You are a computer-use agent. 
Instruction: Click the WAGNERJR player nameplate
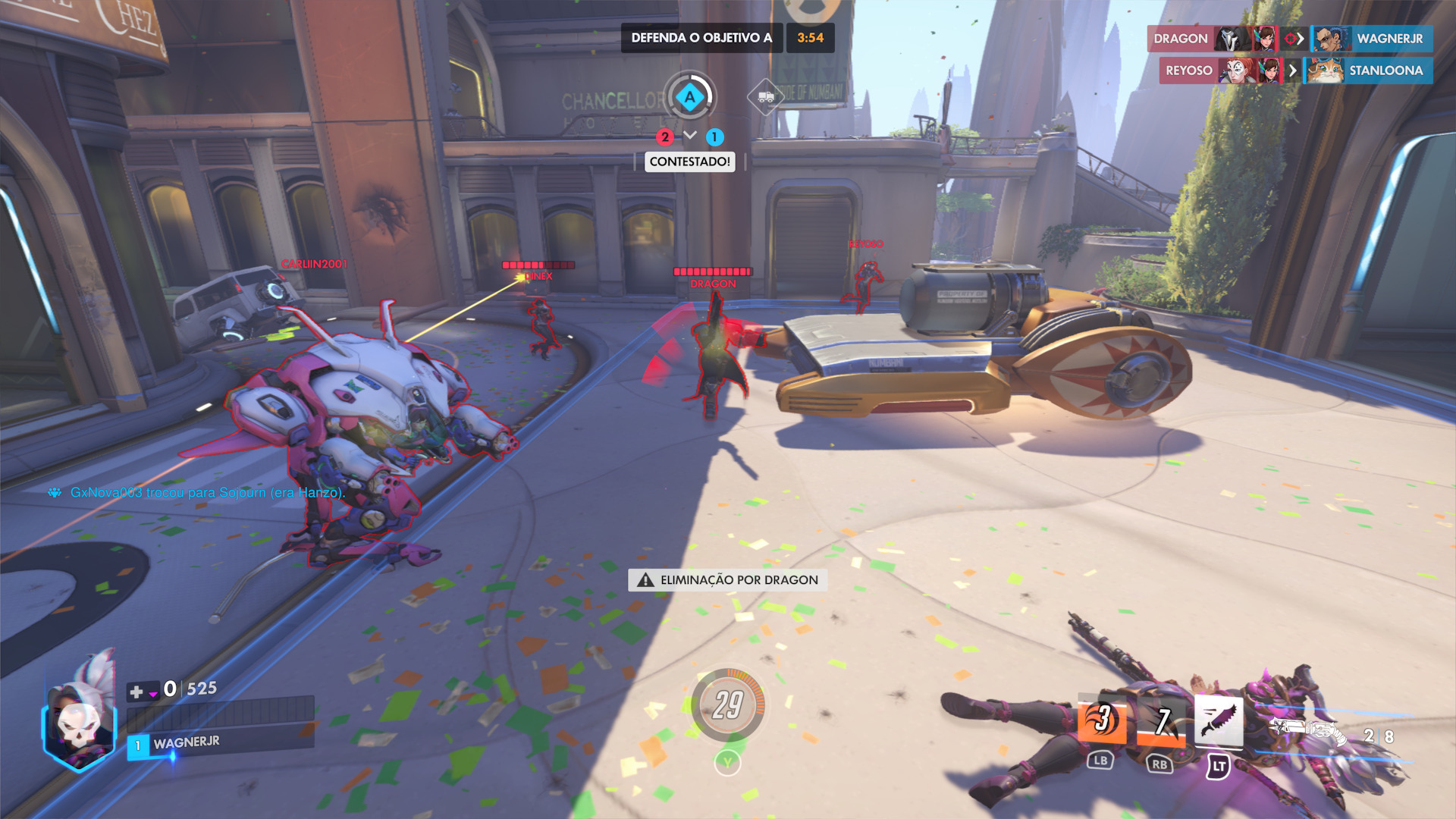tap(186, 743)
